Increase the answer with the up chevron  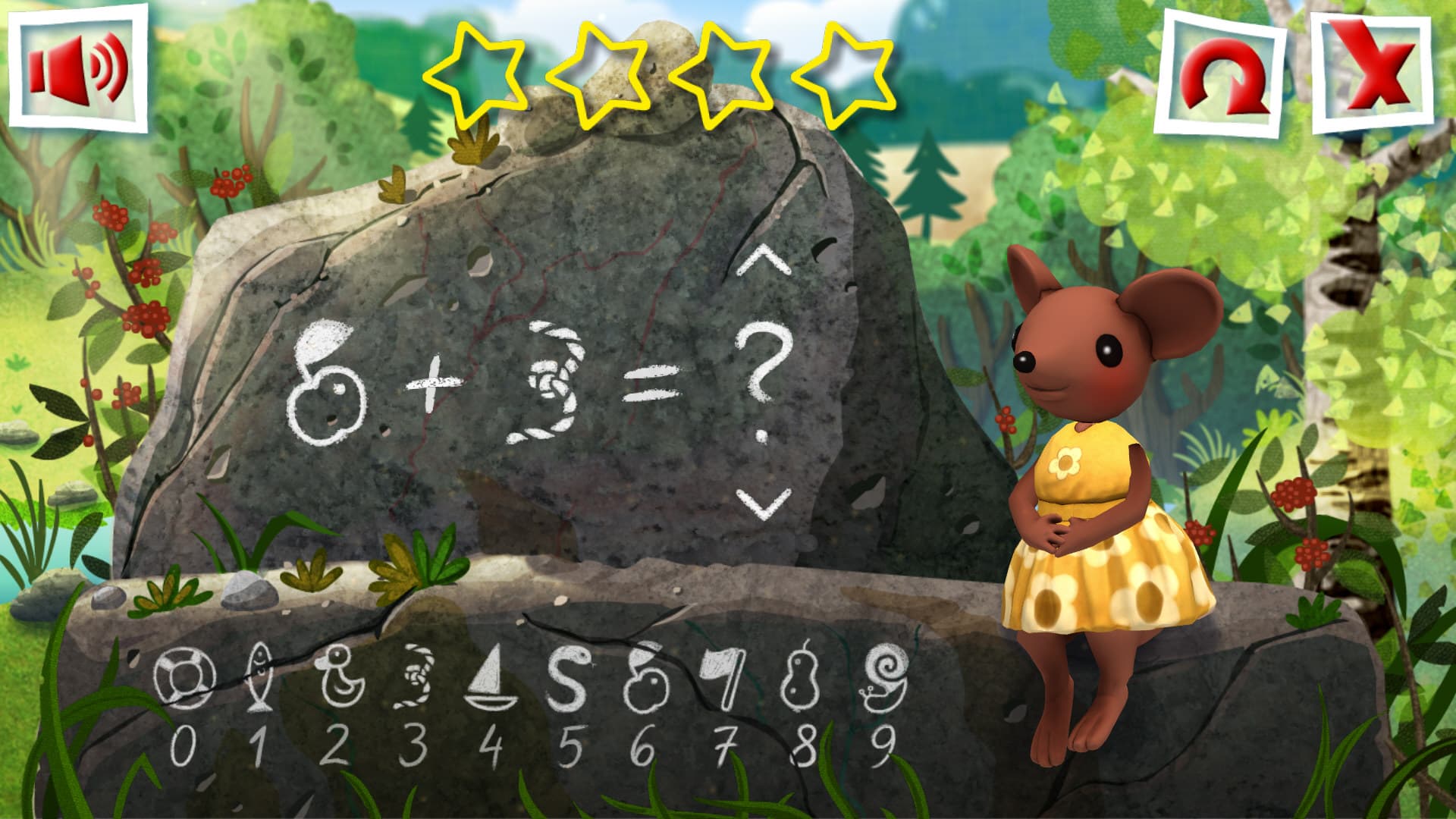[x=763, y=262]
